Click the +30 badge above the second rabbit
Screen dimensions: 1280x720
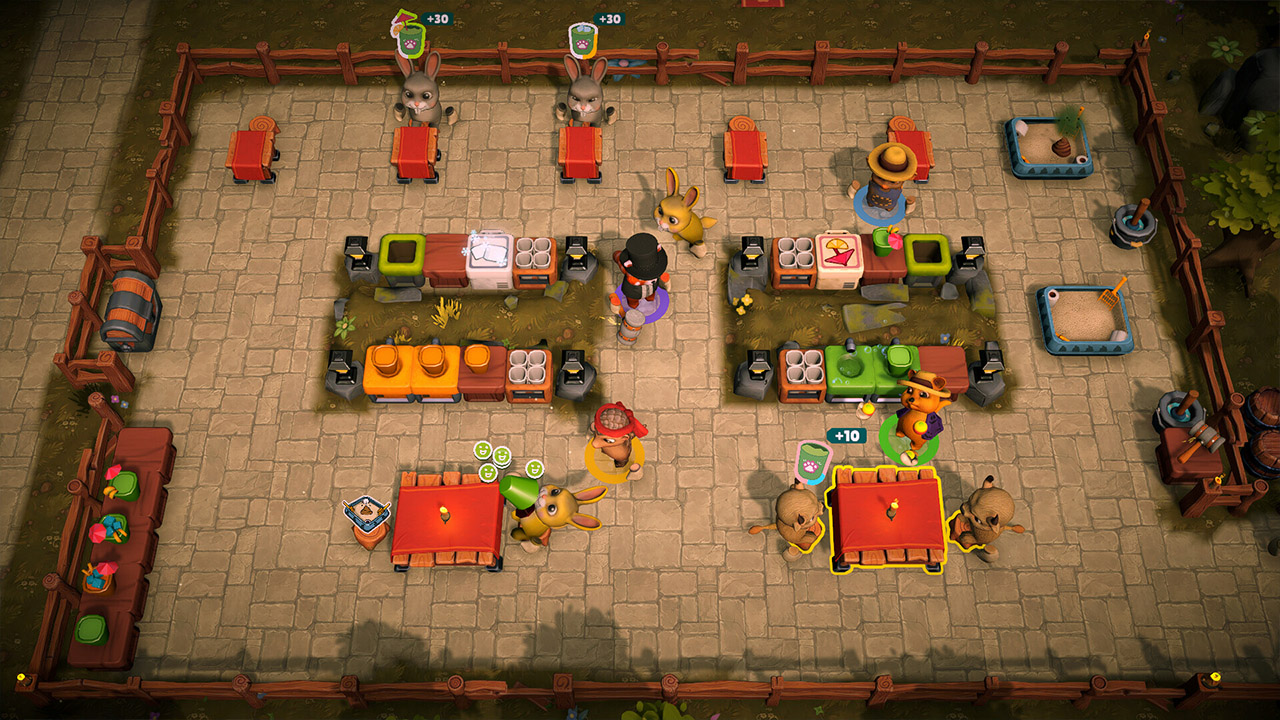tap(610, 18)
